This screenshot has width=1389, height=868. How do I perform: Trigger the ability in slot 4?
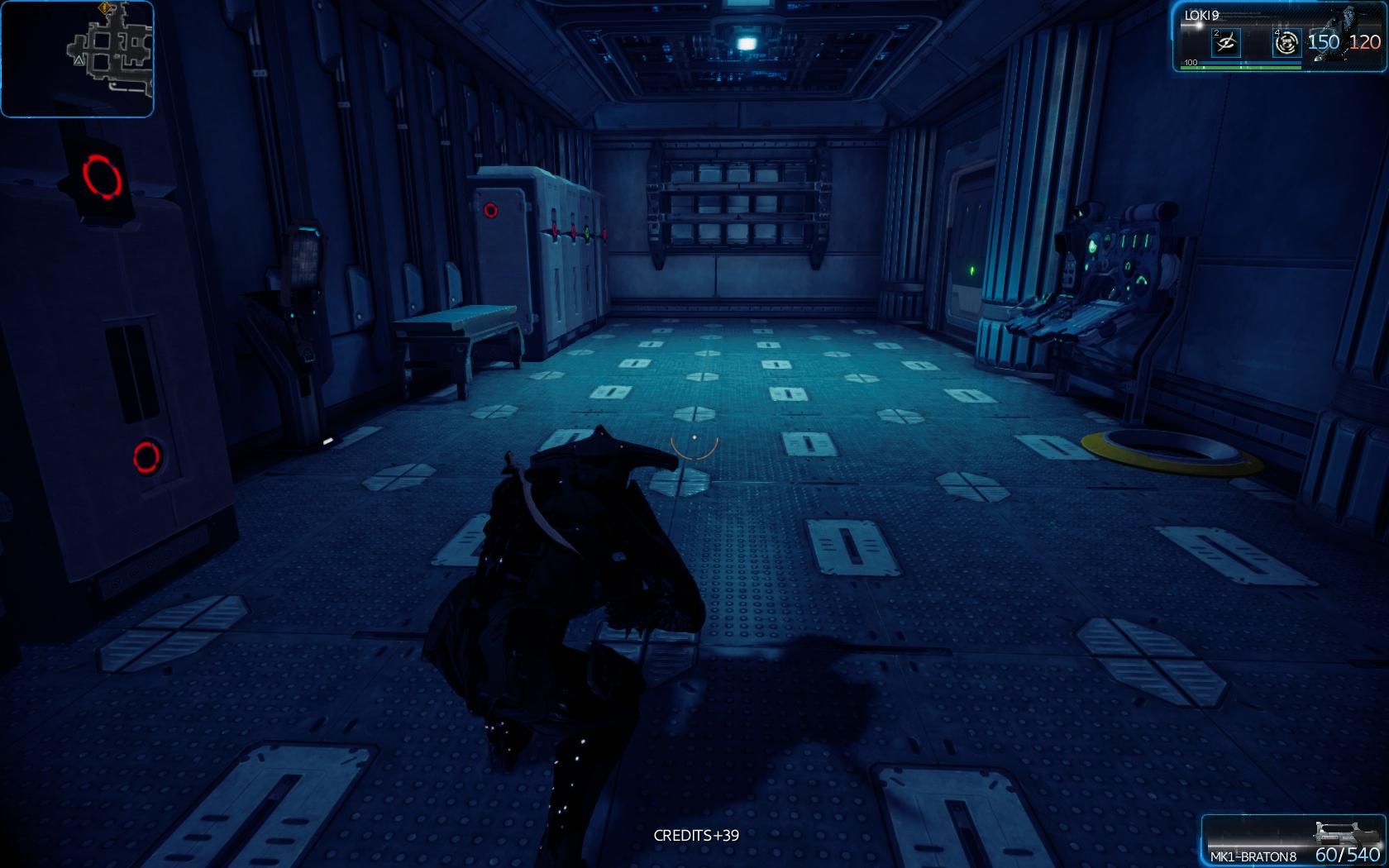[x=1286, y=42]
